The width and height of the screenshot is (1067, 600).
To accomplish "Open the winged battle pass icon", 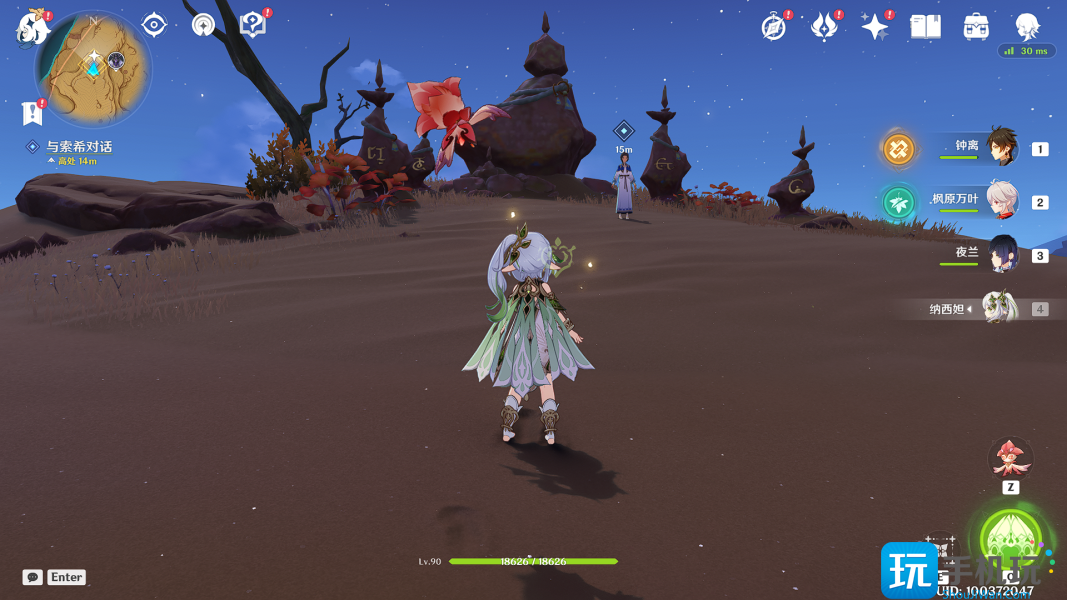I will 824,27.
